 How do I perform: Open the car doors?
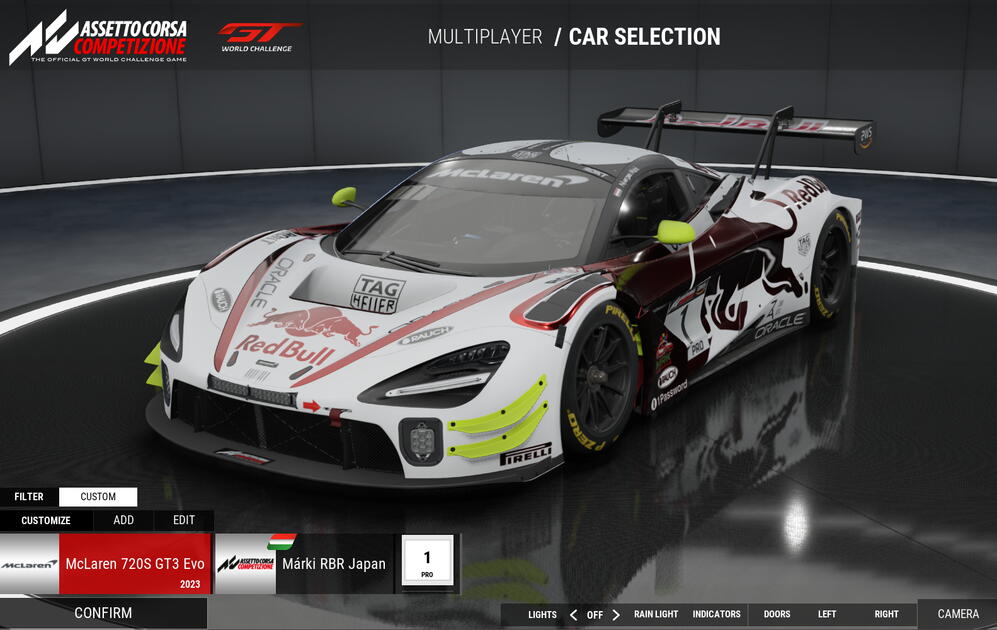(x=777, y=614)
